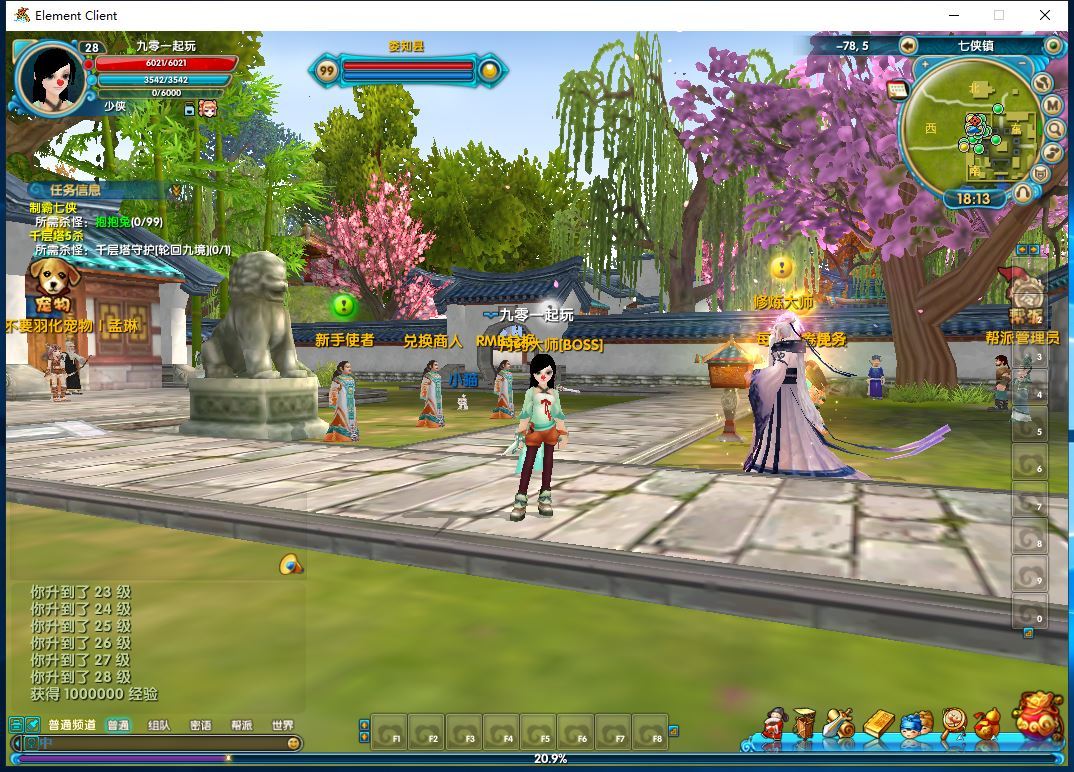Click the yellow horn speaker icon
Viewport: 1074px width, 772px height.
(290, 565)
